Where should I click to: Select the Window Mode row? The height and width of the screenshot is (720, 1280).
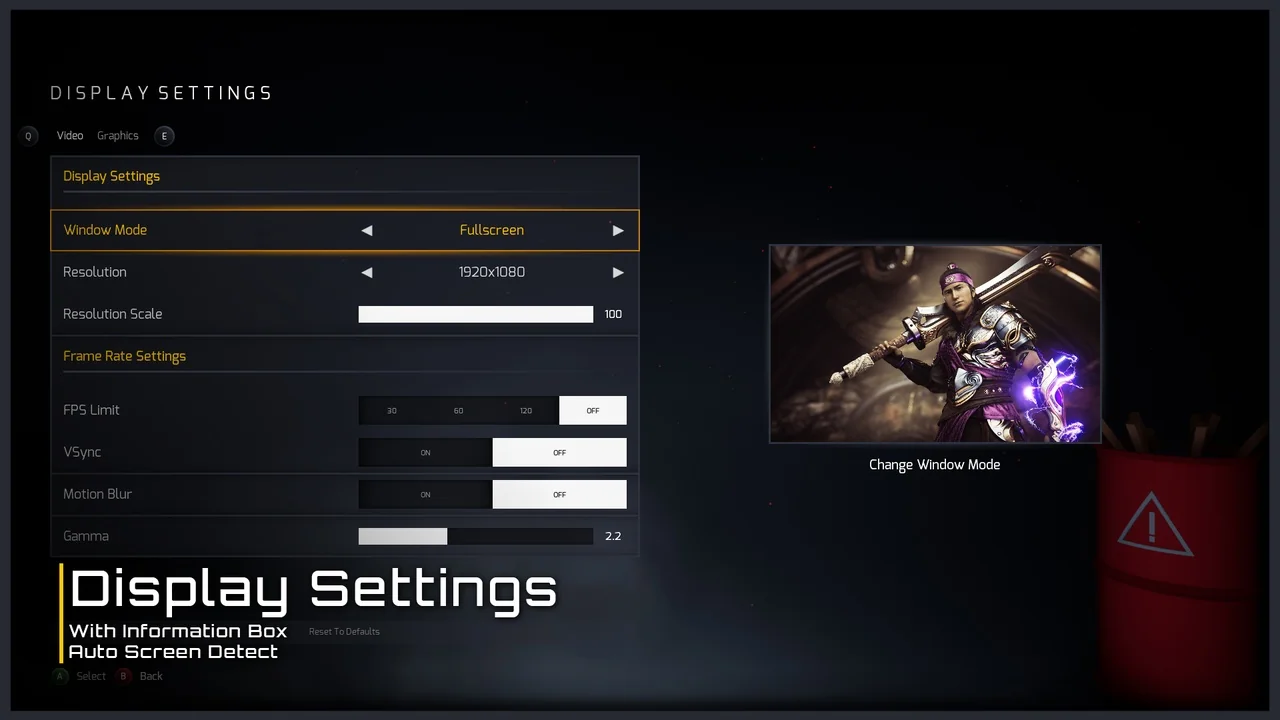coord(200,230)
